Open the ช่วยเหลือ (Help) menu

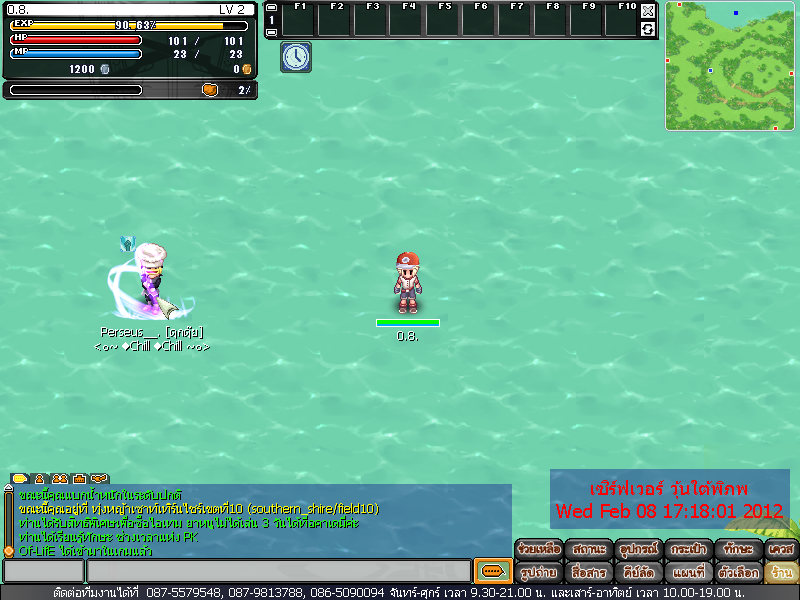tap(538, 549)
